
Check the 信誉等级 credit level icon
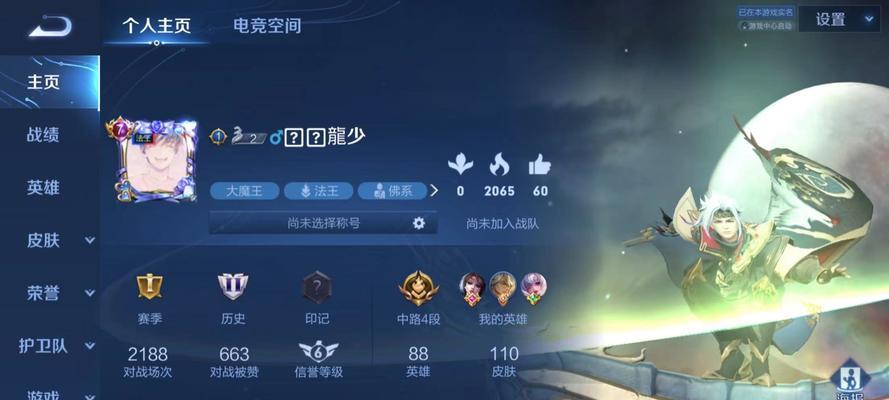click(318, 353)
